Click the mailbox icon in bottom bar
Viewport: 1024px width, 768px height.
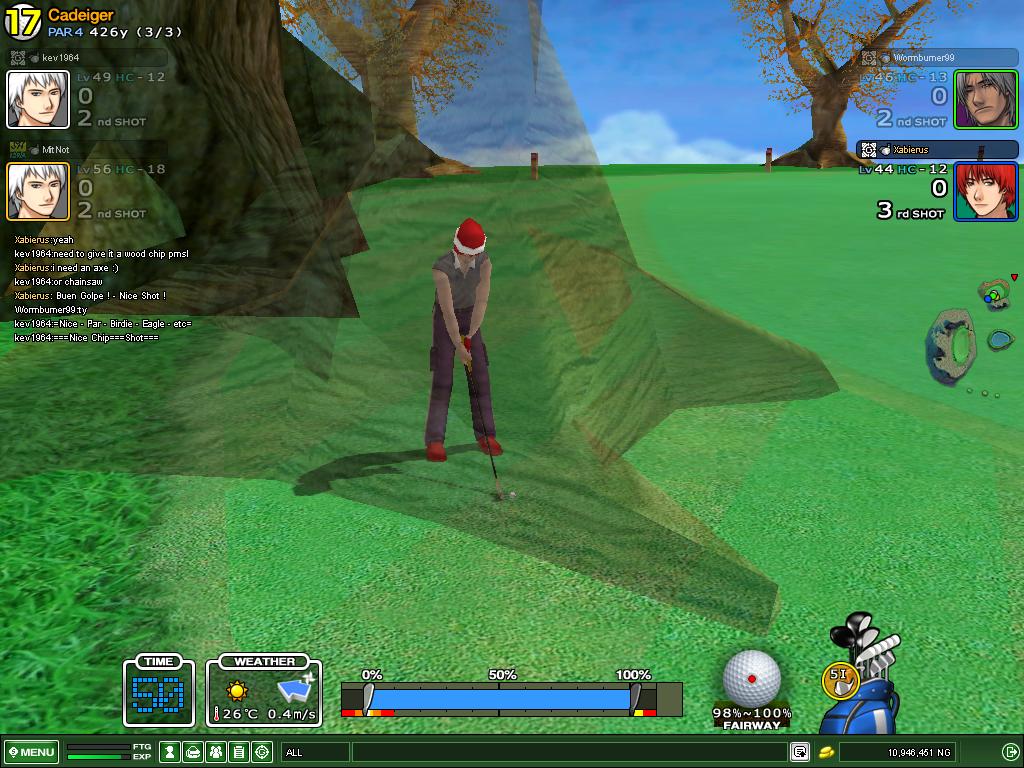193,752
